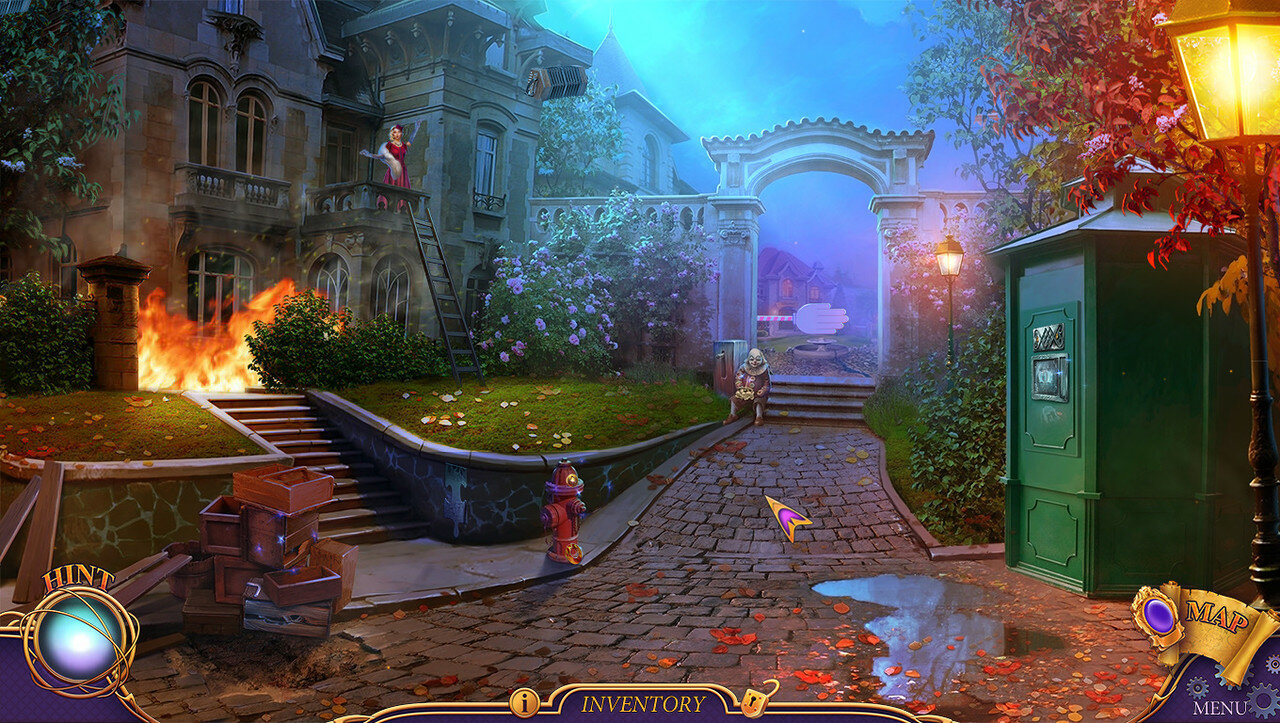
Task: Click the purple gem badge beside Map
Action: pos(1160,615)
